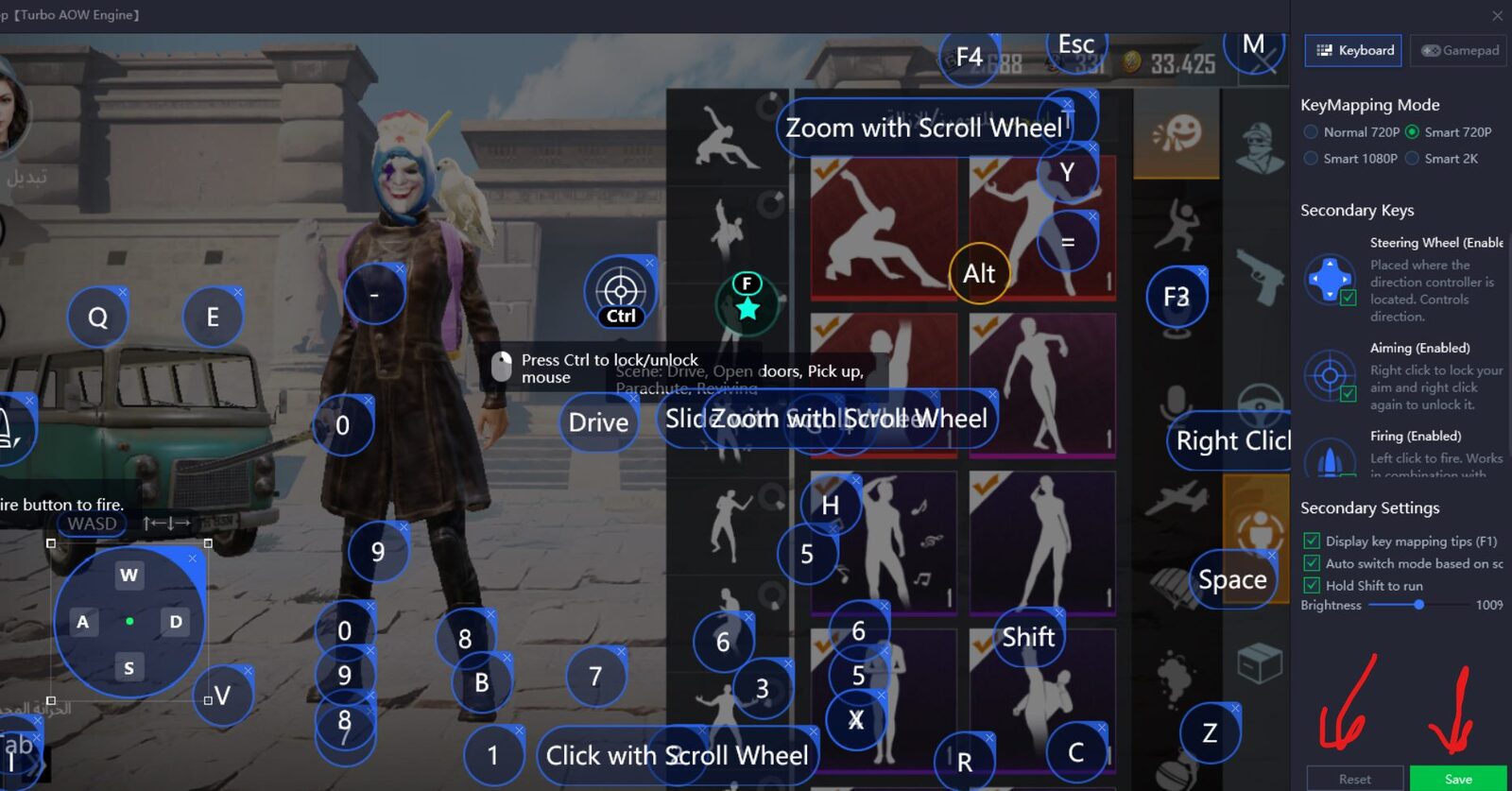Select Normal 720P keymapping mode
1512x791 pixels.
[1311, 132]
